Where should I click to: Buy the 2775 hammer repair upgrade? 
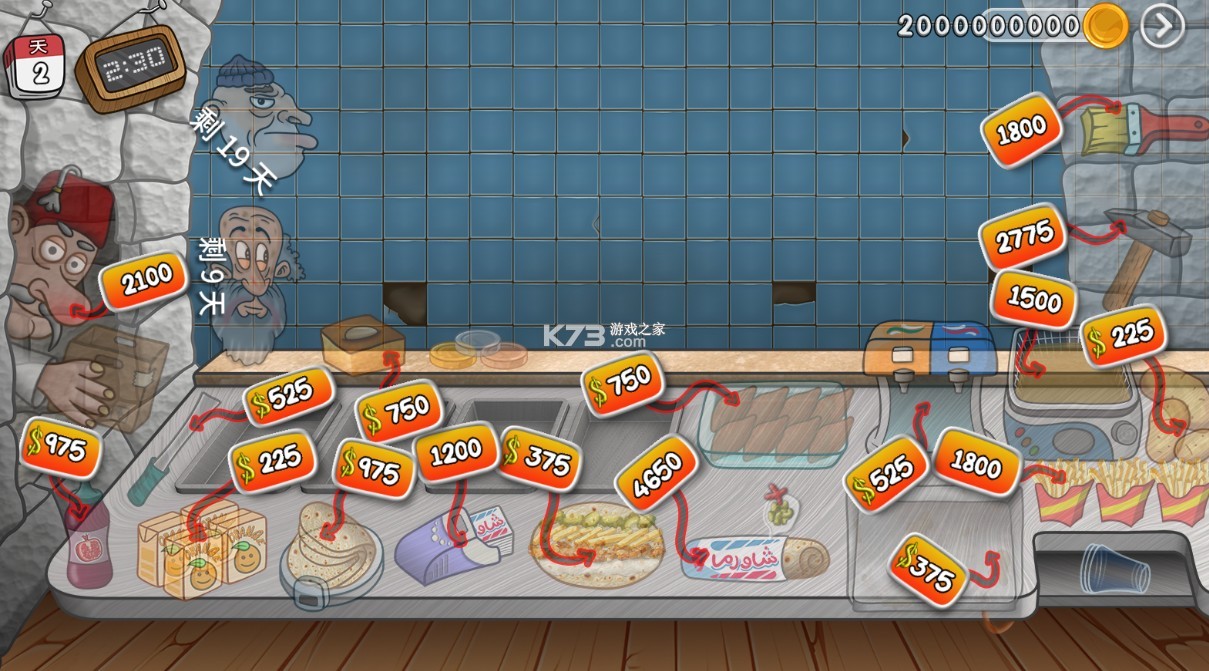(1023, 237)
